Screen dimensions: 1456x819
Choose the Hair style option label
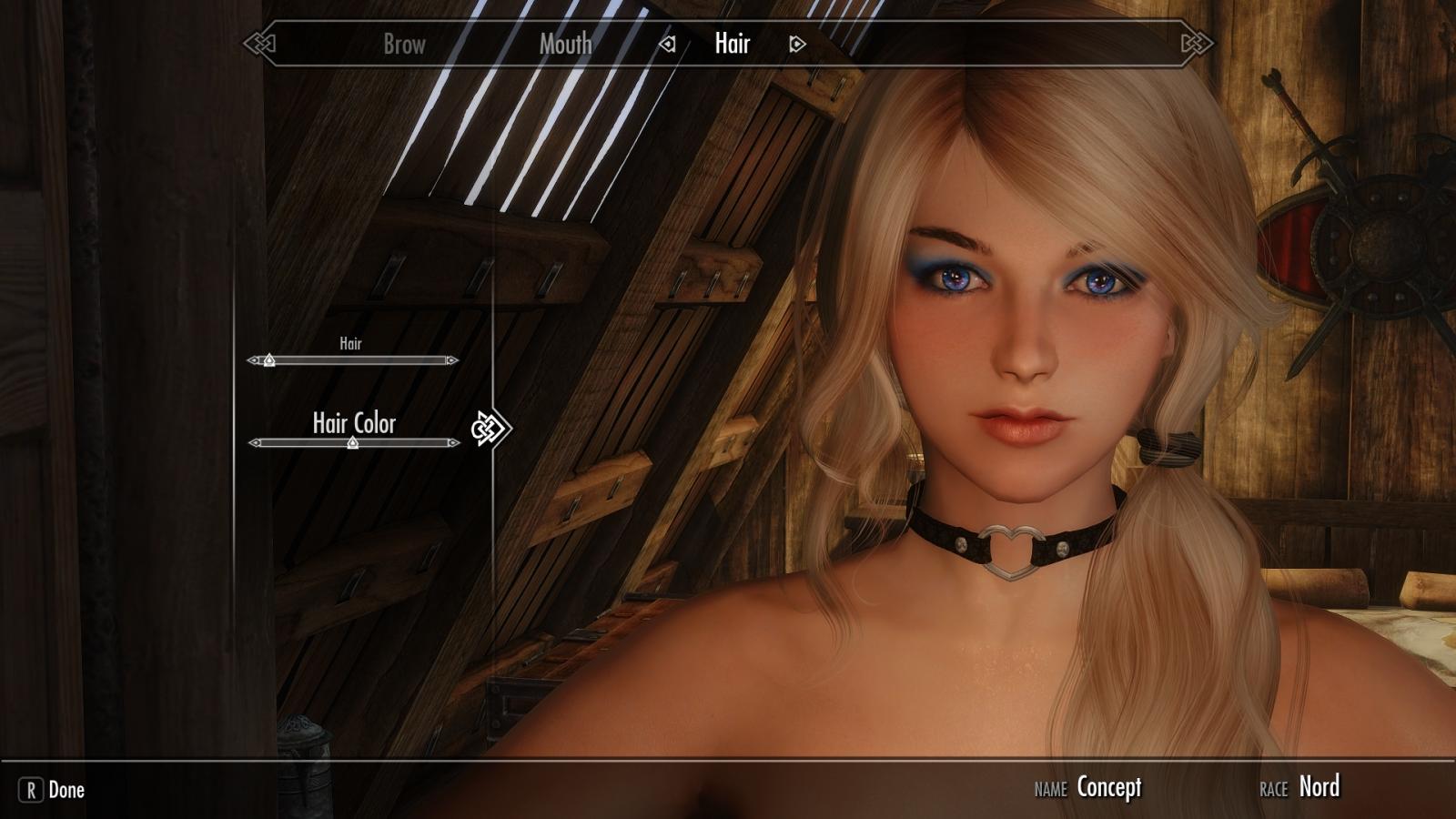coord(350,343)
